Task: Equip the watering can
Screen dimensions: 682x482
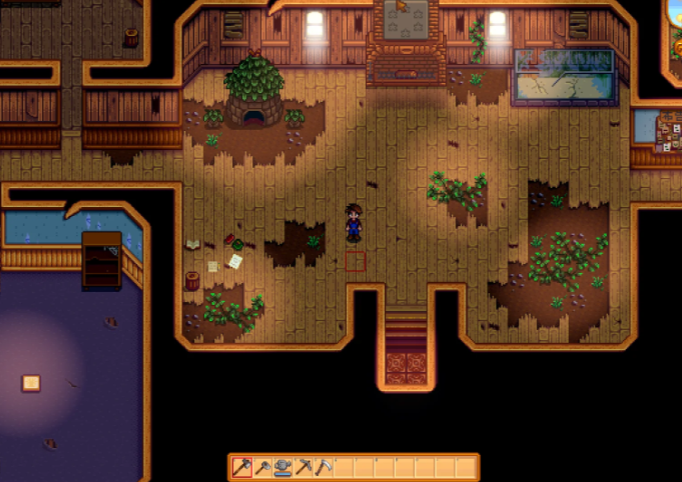Action: [283, 467]
